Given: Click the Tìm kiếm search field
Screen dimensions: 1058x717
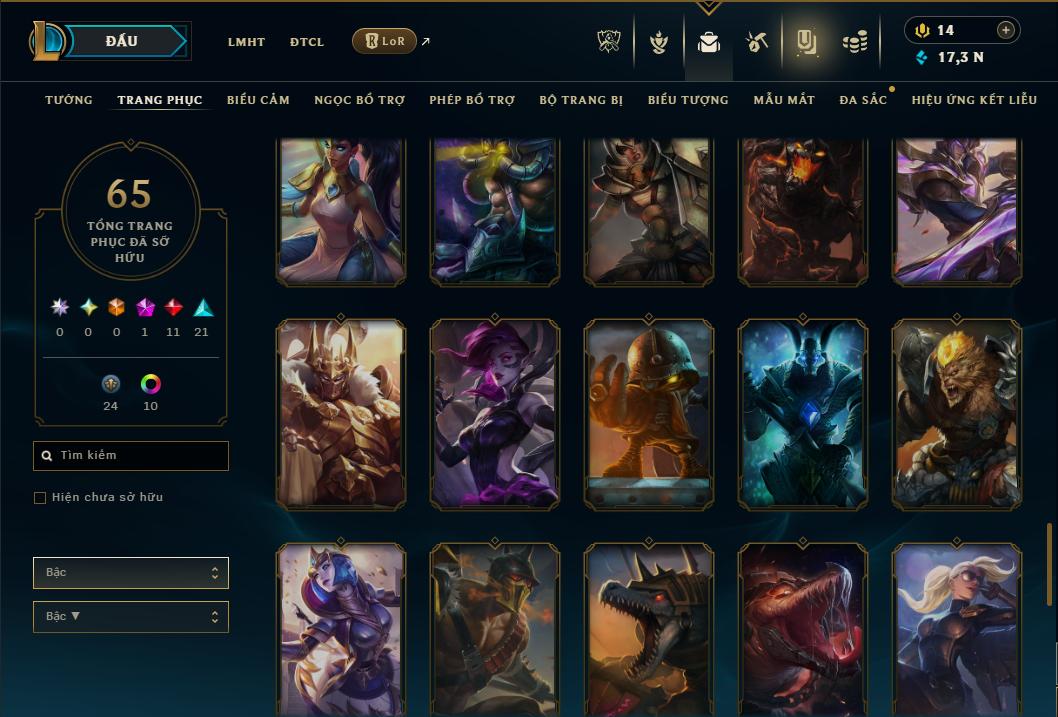Looking at the screenshot, I should [x=131, y=456].
